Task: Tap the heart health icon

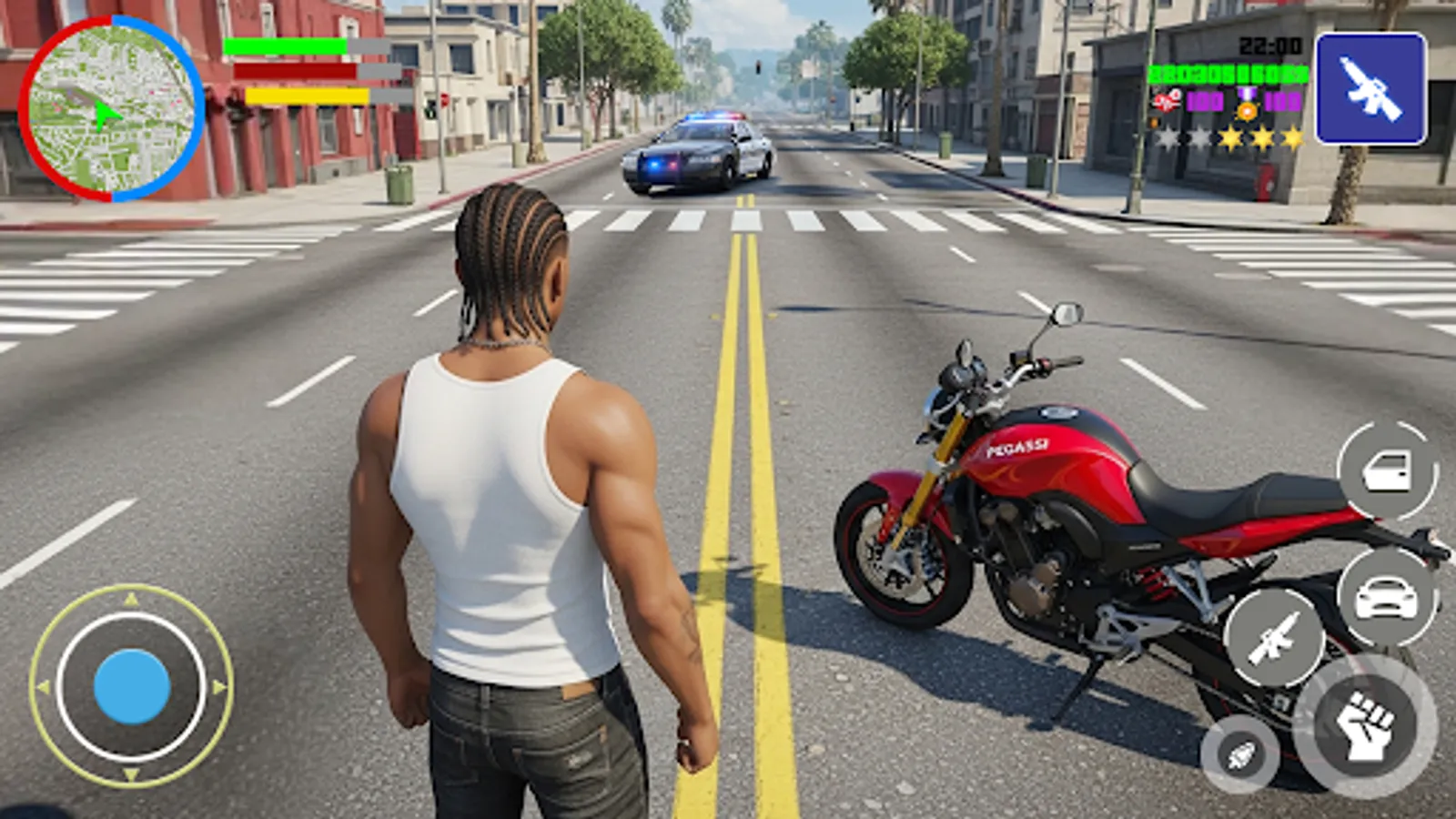Action: [1168, 100]
